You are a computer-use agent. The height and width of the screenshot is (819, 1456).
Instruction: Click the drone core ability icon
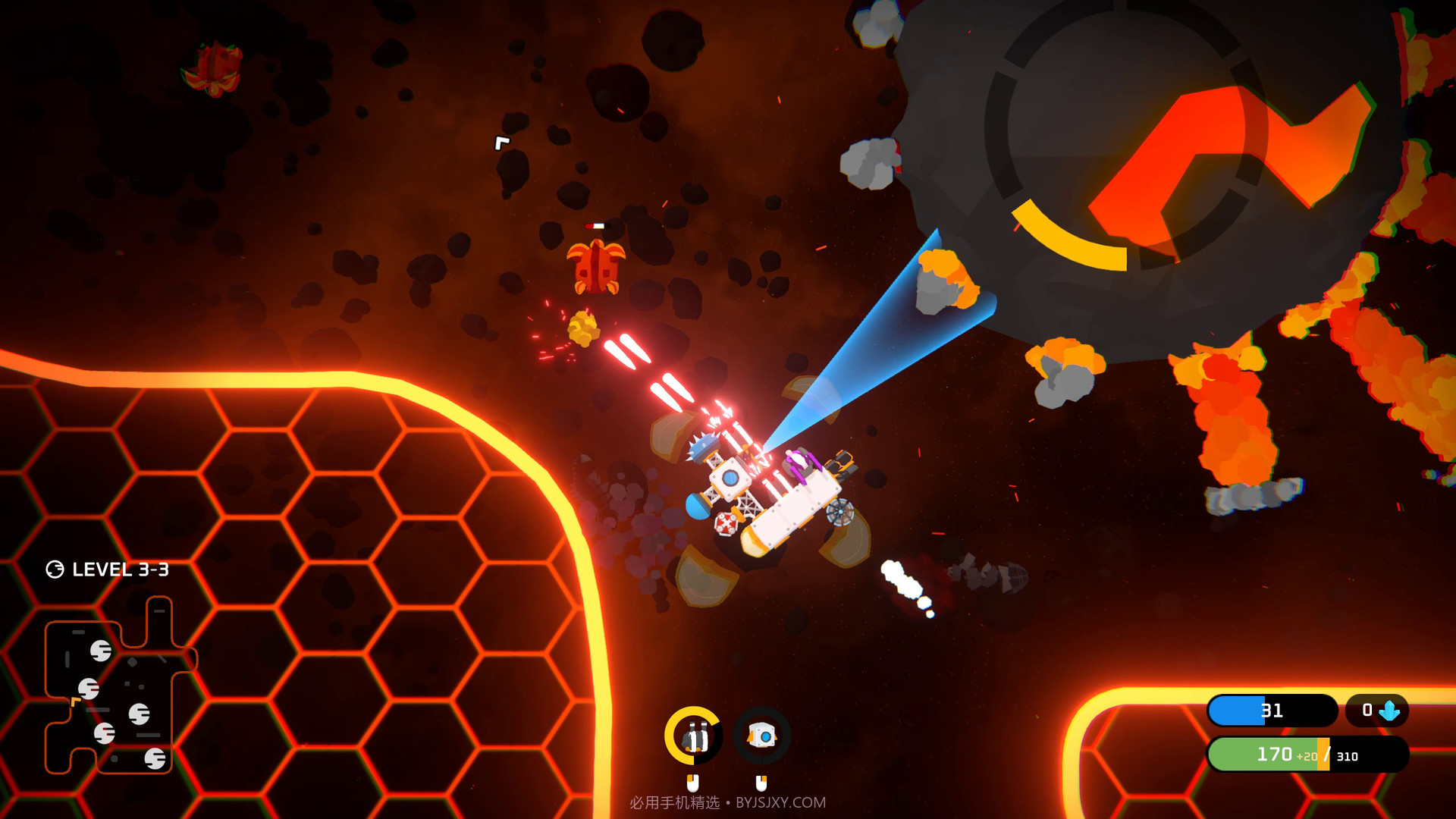coord(761,736)
